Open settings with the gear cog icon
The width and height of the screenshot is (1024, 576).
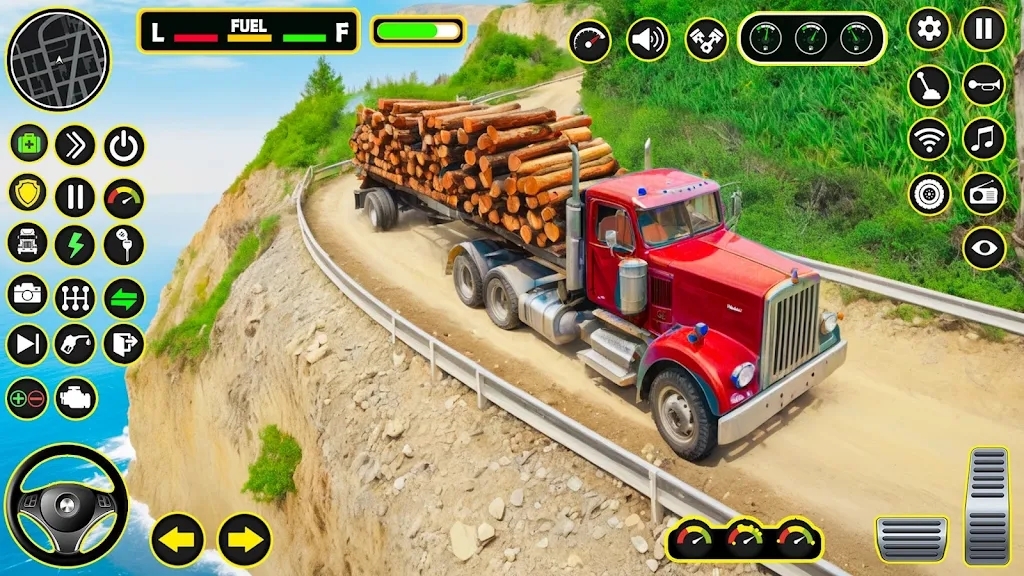click(x=929, y=29)
